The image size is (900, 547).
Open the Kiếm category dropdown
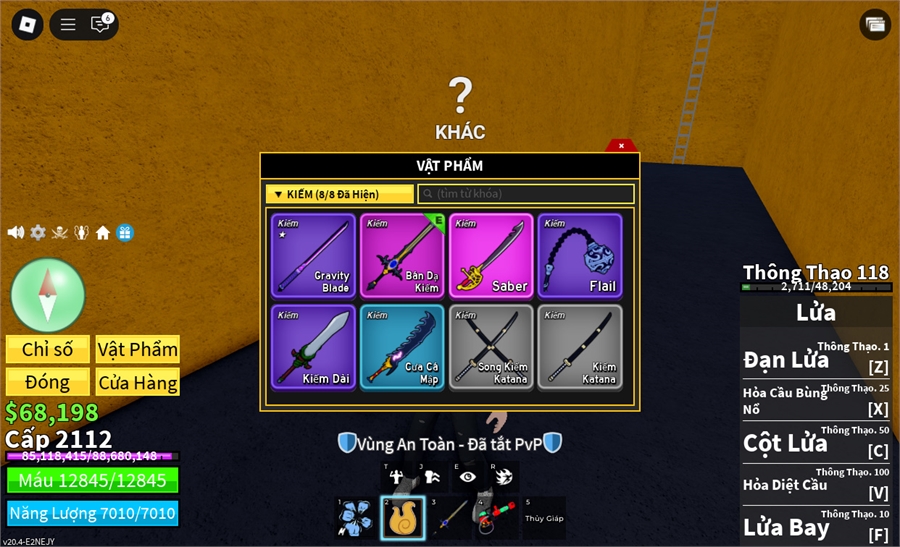[x=339, y=194]
